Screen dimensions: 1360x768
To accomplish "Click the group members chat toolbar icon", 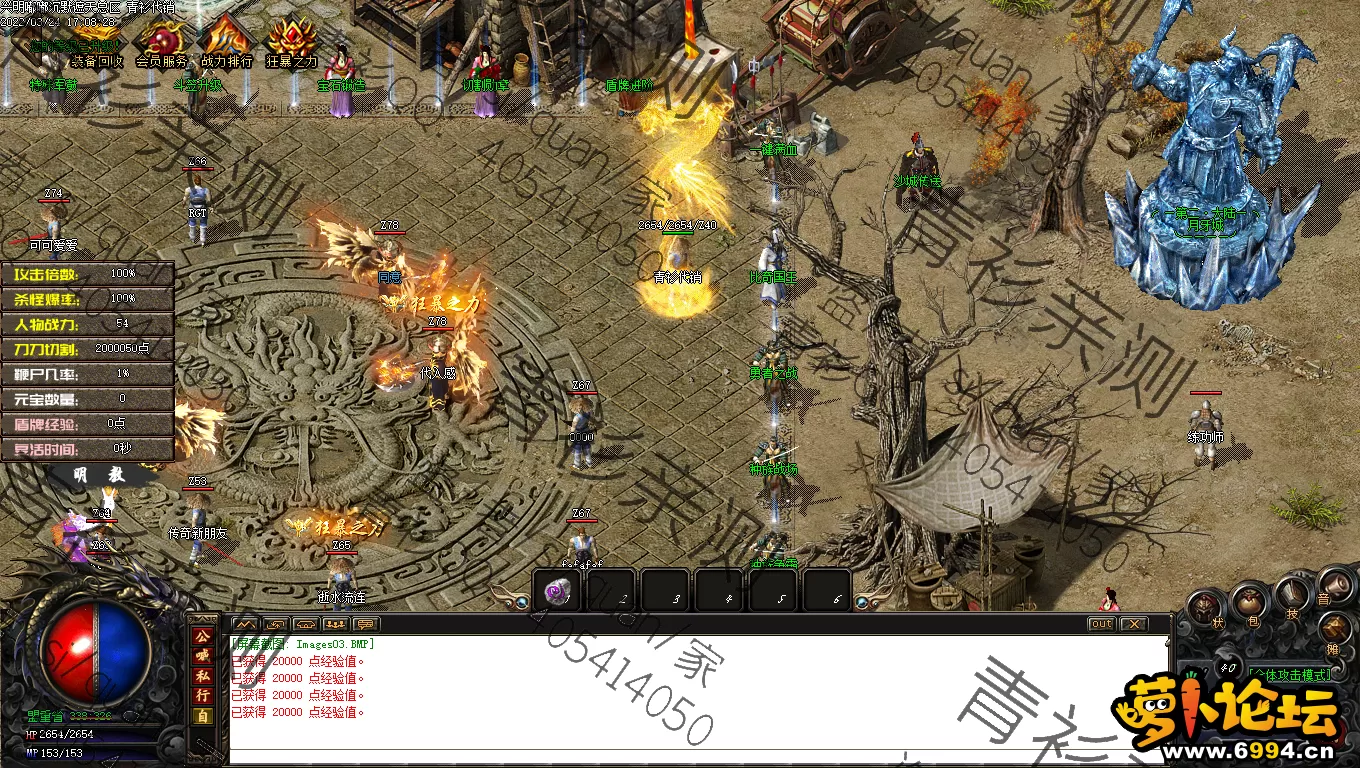I will click(335, 624).
